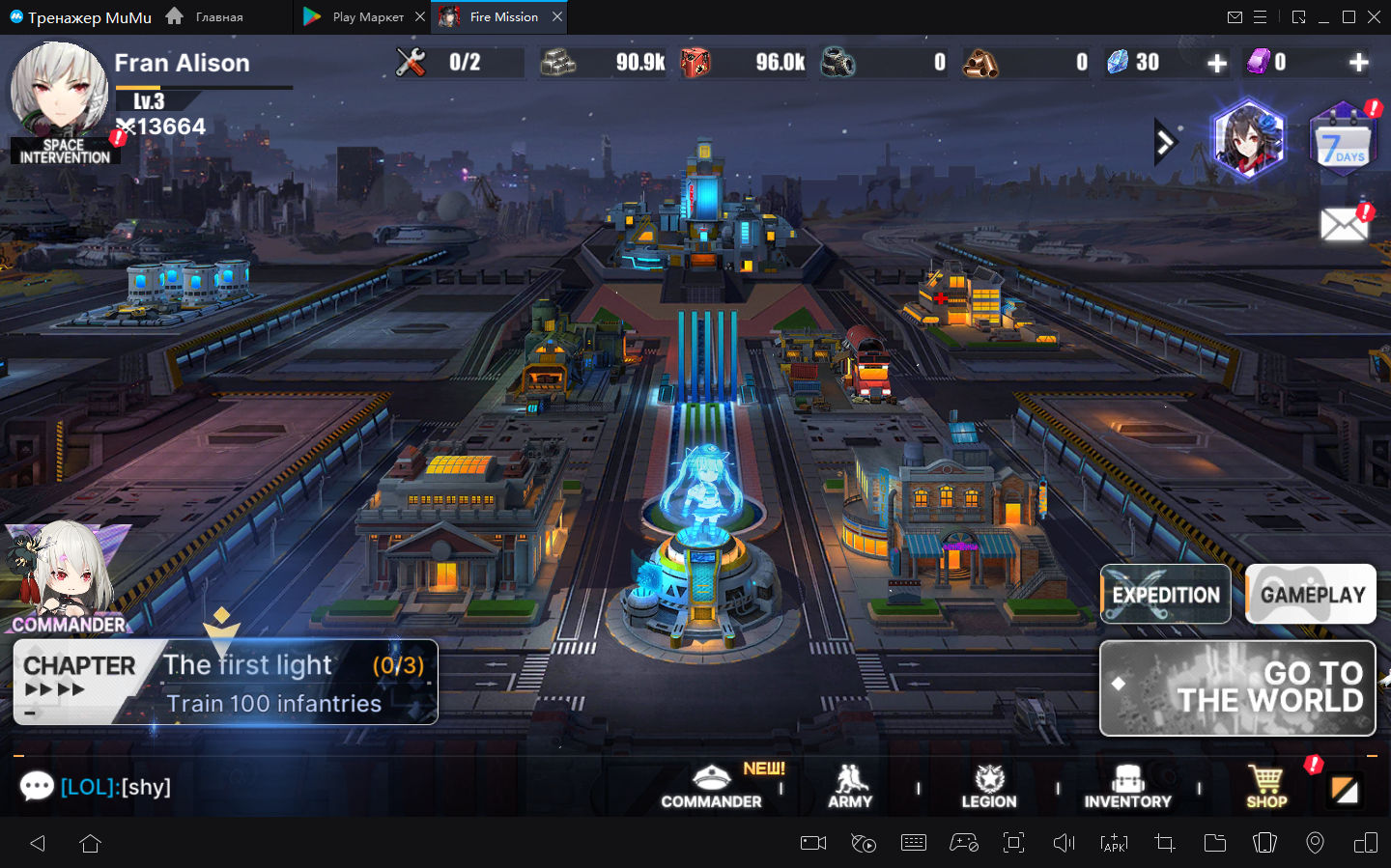Go to the World map
The image size is (1391, 868).
coord(1237,687)
